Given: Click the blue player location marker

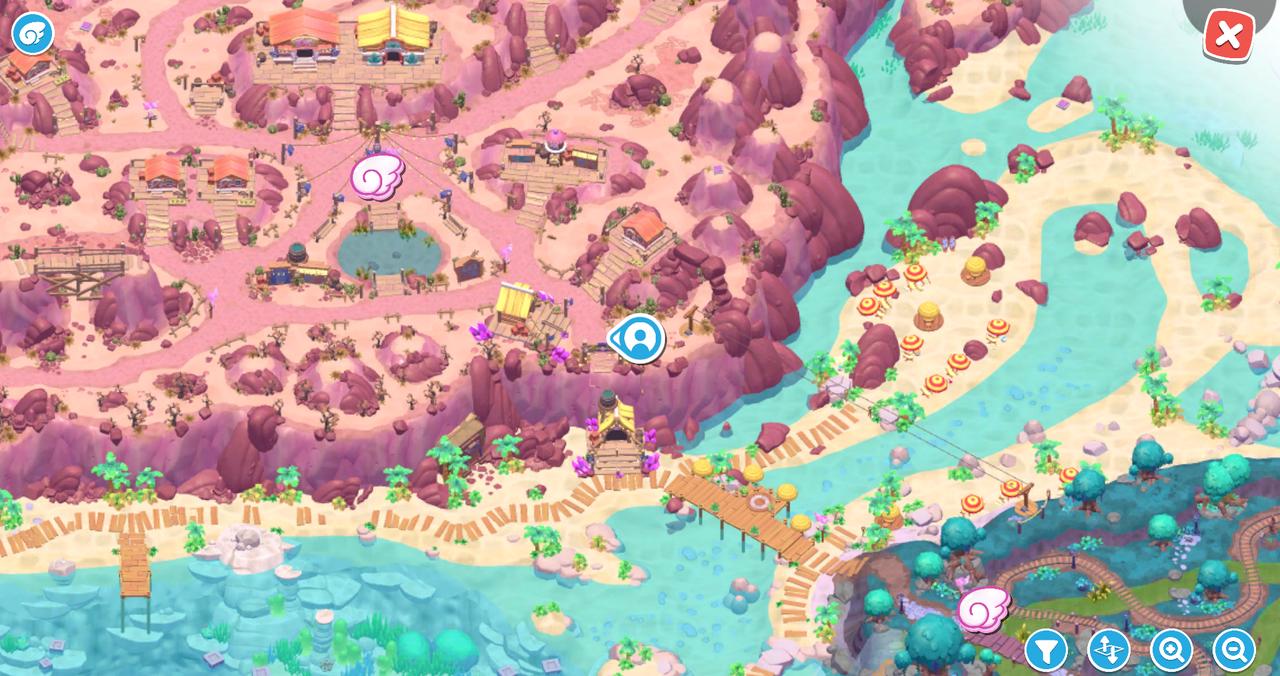Looking at the screenshot, I should tap(637, 339).
